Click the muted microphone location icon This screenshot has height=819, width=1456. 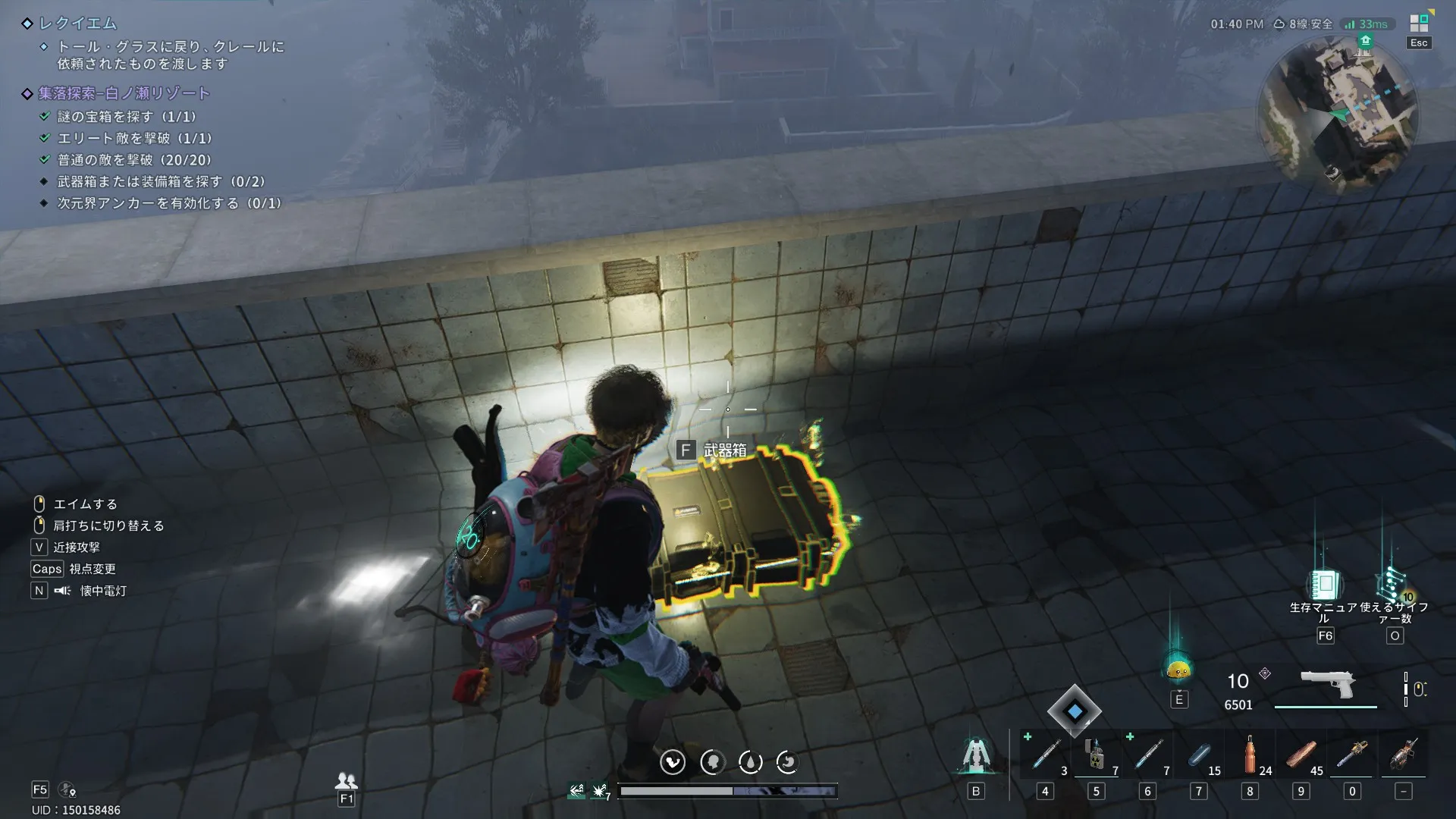click(x=67, y=790)
